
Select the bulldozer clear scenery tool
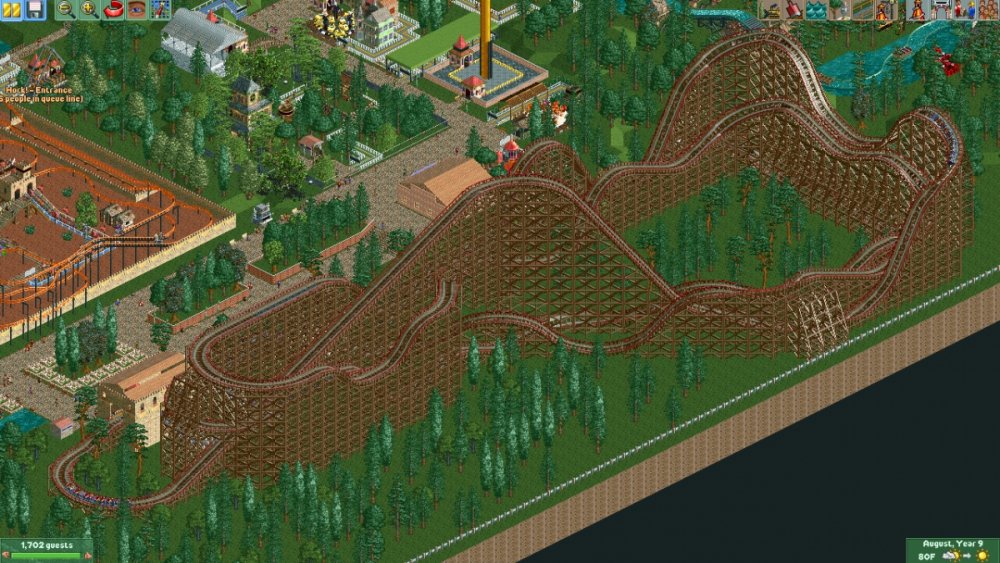[770, 10]
